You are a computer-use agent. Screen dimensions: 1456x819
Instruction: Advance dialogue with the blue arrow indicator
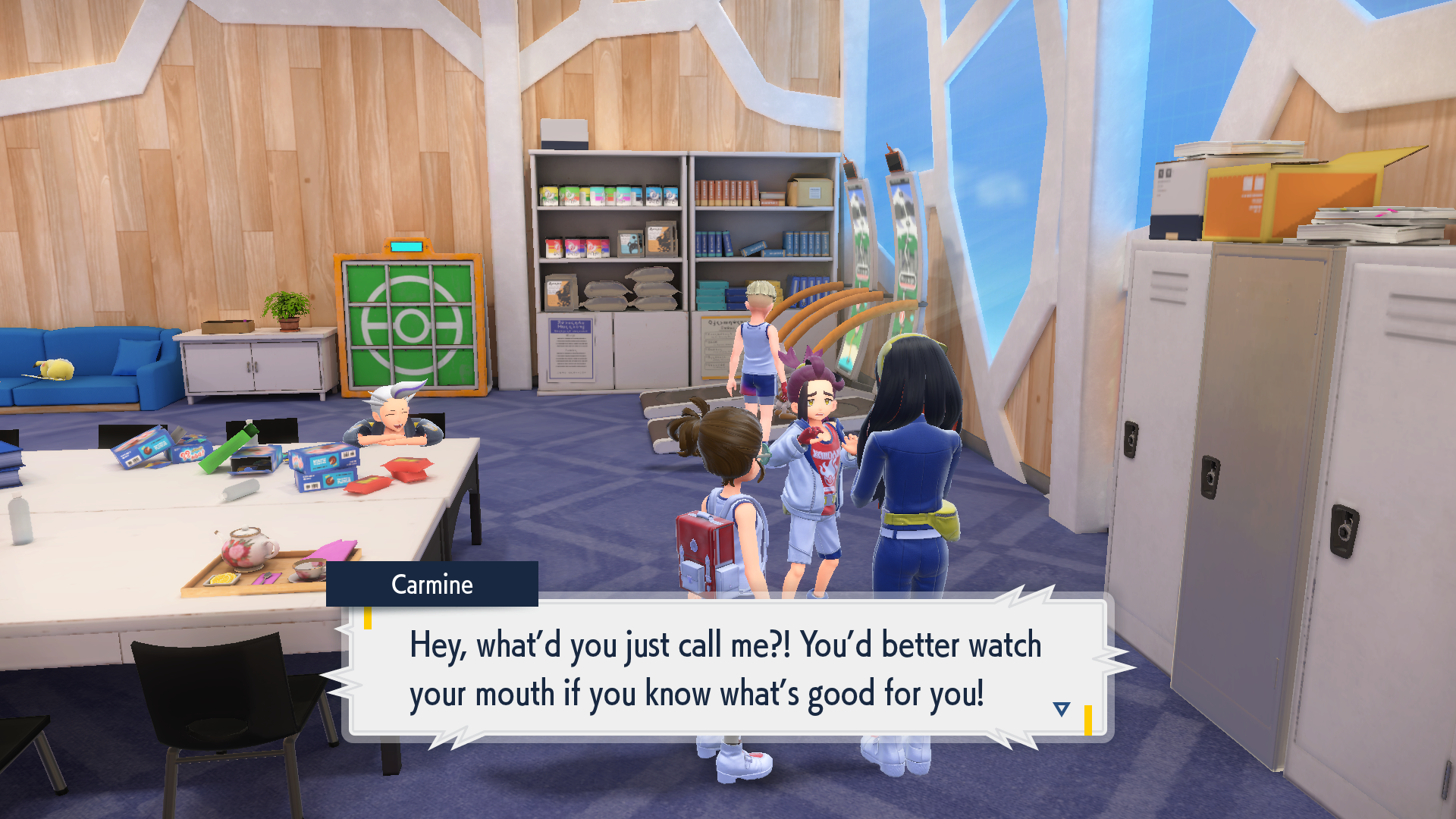[1061, 709]
